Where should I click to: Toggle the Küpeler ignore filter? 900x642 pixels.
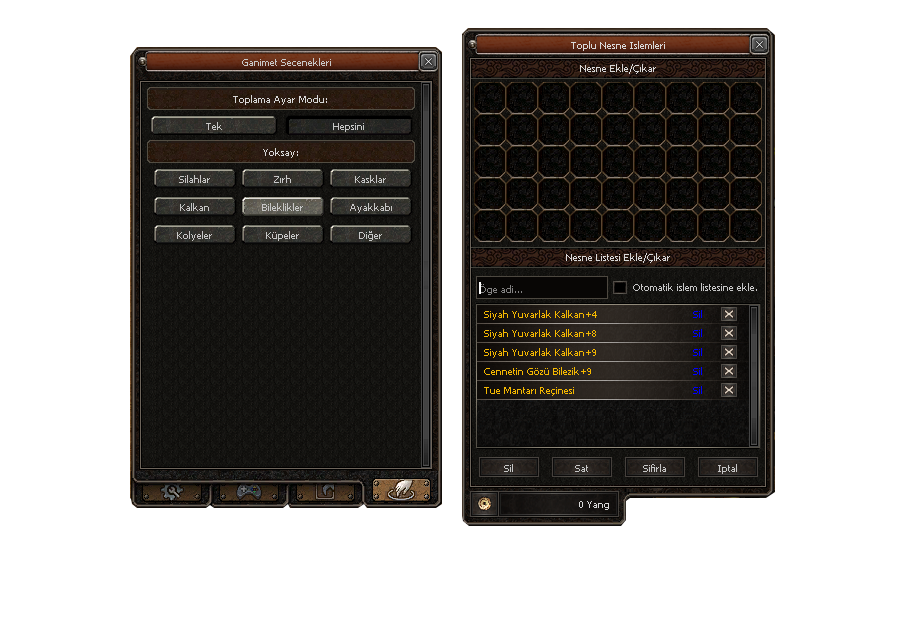coord(282,235)
